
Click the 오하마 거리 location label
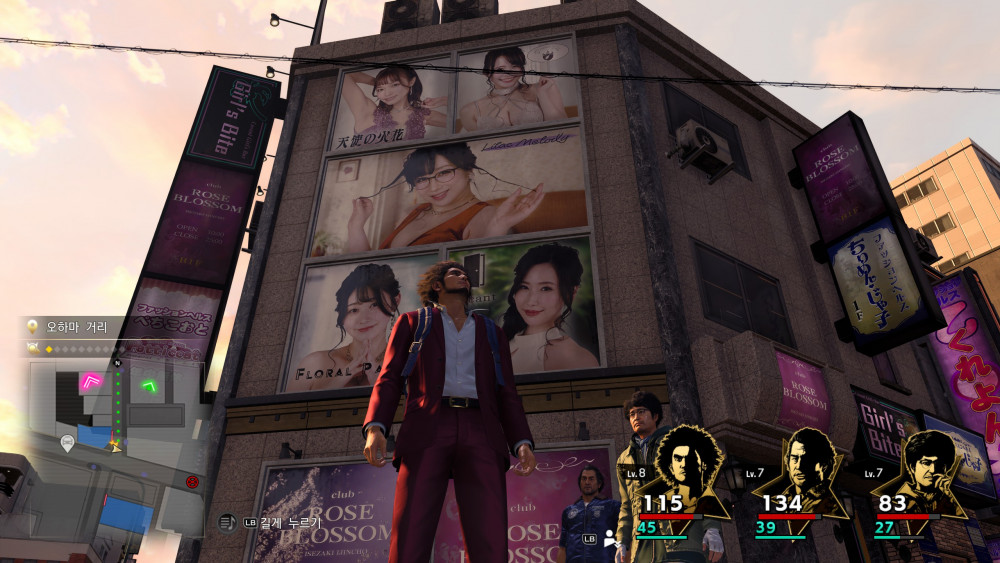pos(75,327)
